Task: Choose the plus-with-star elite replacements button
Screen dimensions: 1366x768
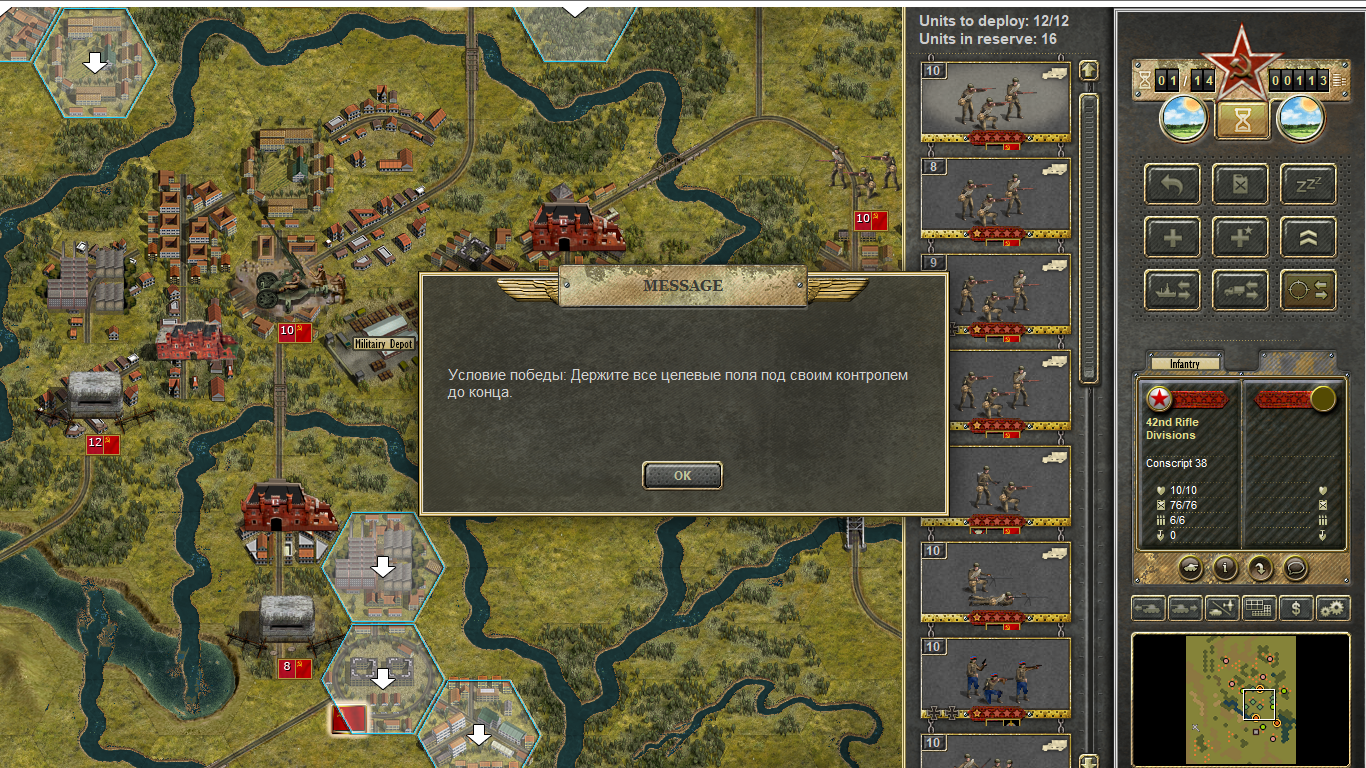Action: pyautogui.click(x=1240, y=238)
